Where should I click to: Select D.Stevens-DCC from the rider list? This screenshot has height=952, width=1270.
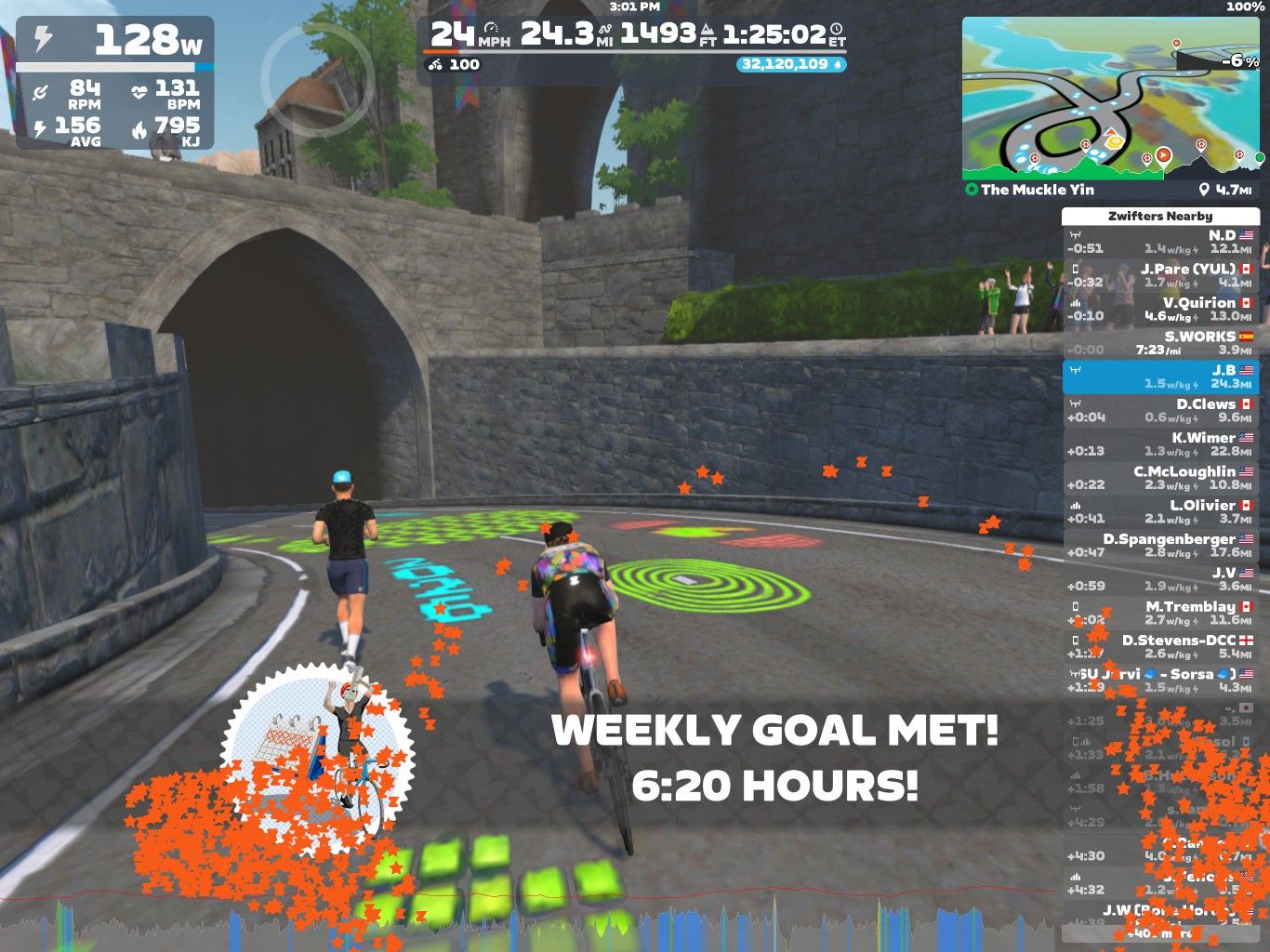pyautogui.click(x=1160, y=646)
